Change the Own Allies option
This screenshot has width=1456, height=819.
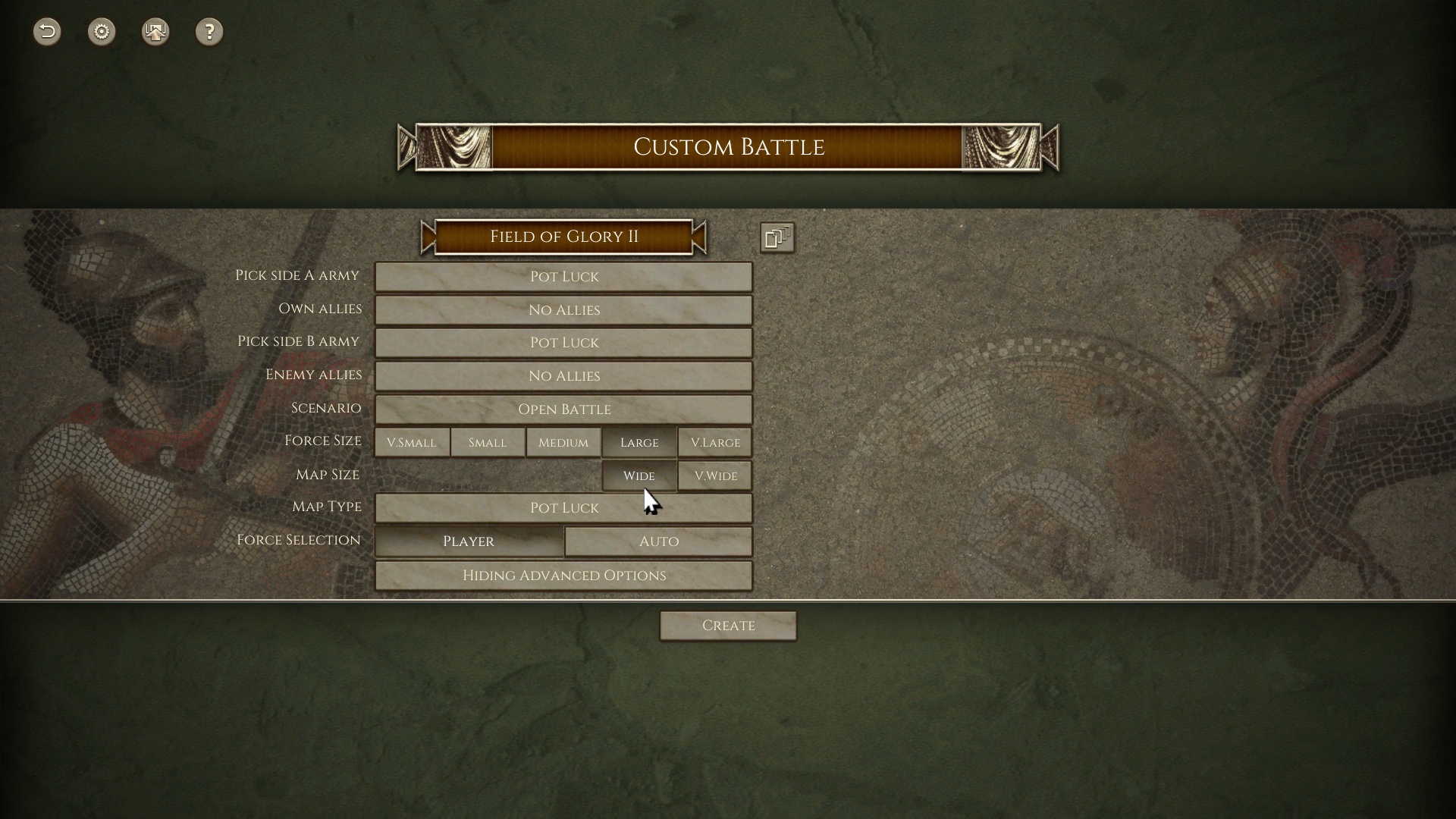pos(563,310)
